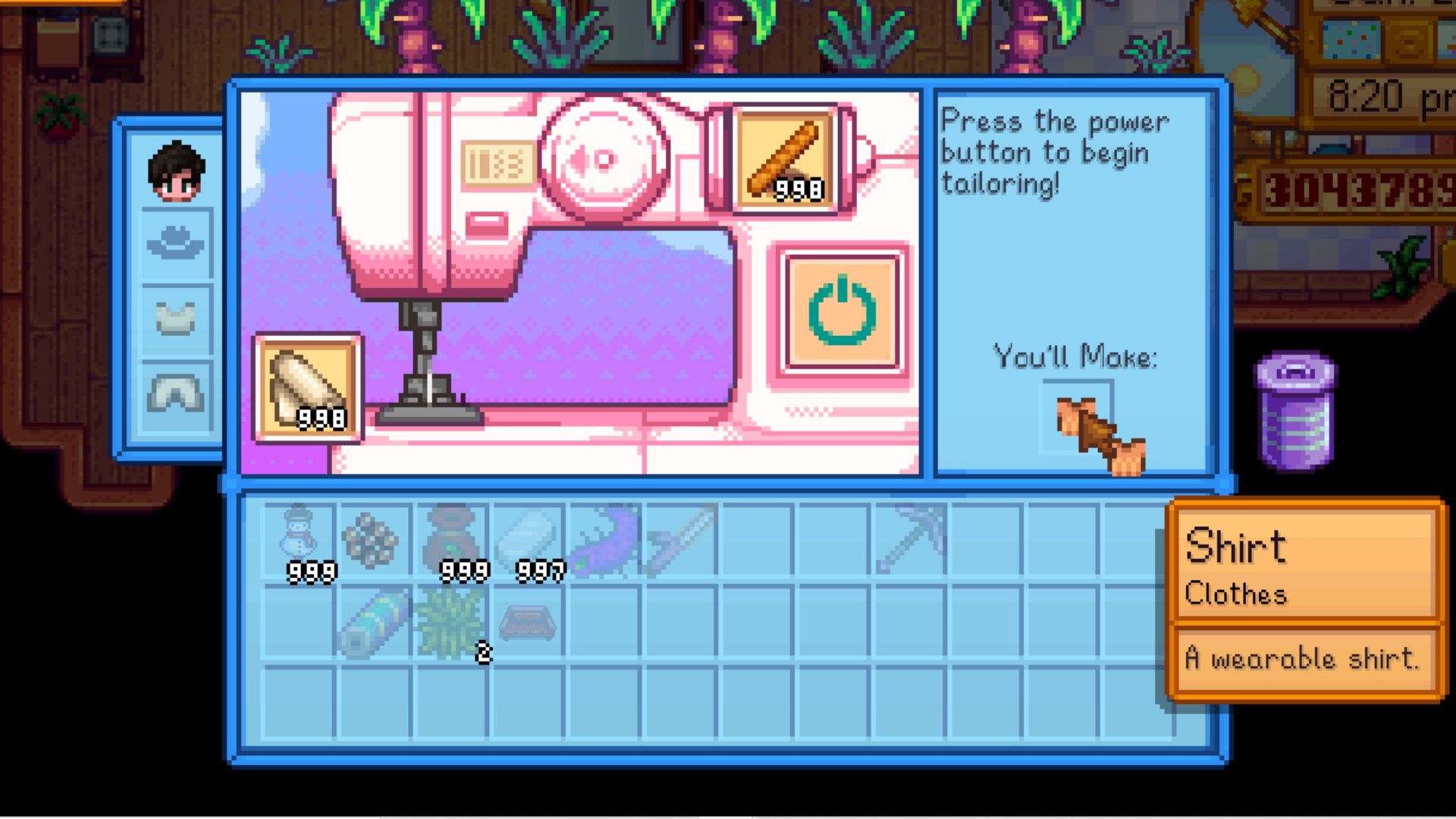
Task: Select the snowman item stack
Action: tap(299, 540)
